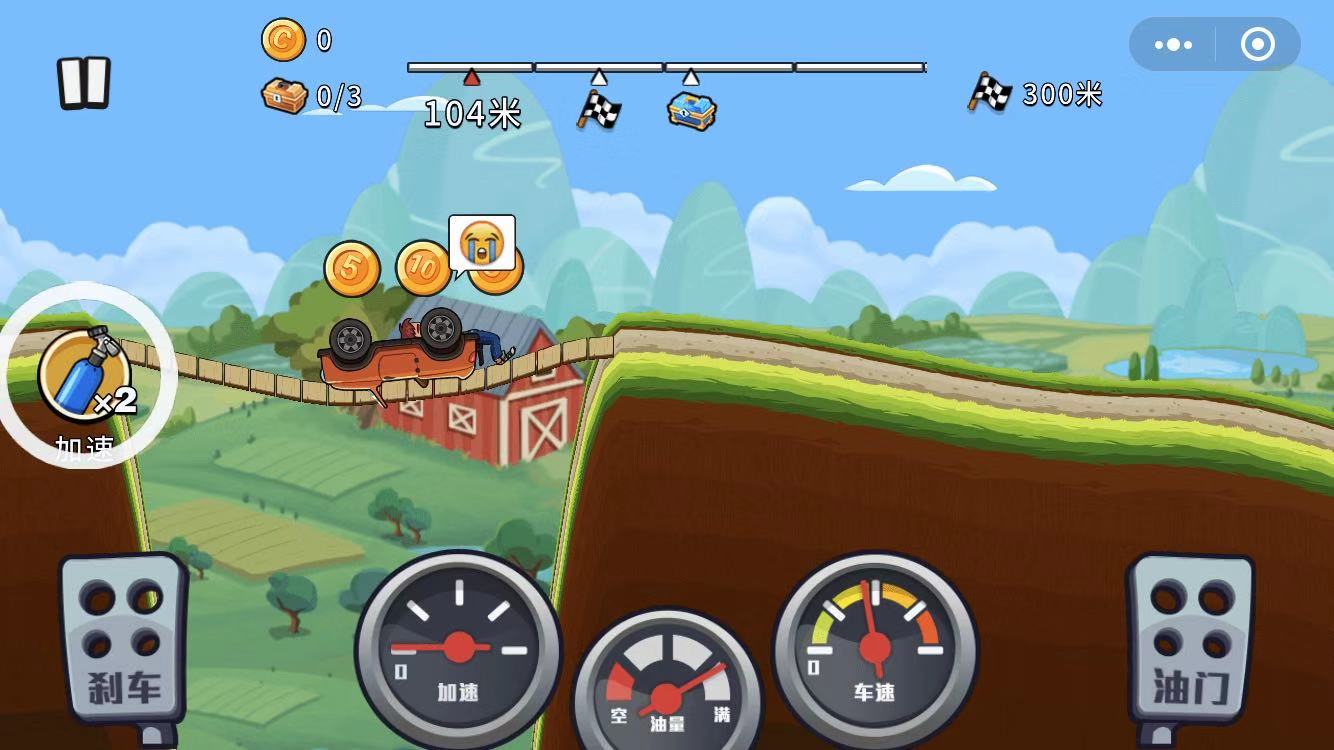Activate the nitro boost 加速 item
The width and height of the screenshot is (1334, 750).
point(85,375)
